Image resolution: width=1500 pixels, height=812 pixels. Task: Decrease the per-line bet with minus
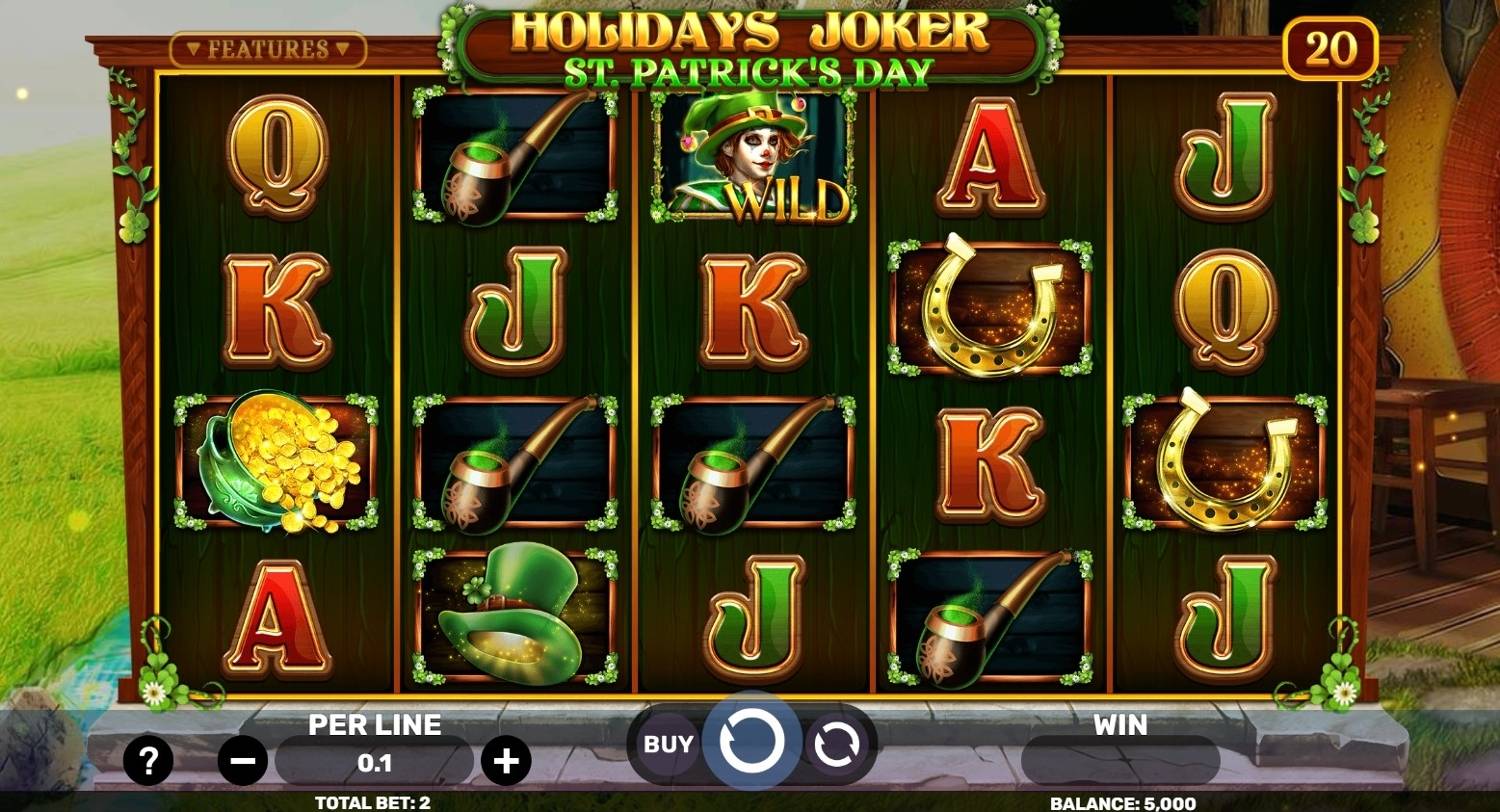click(244, 760)
